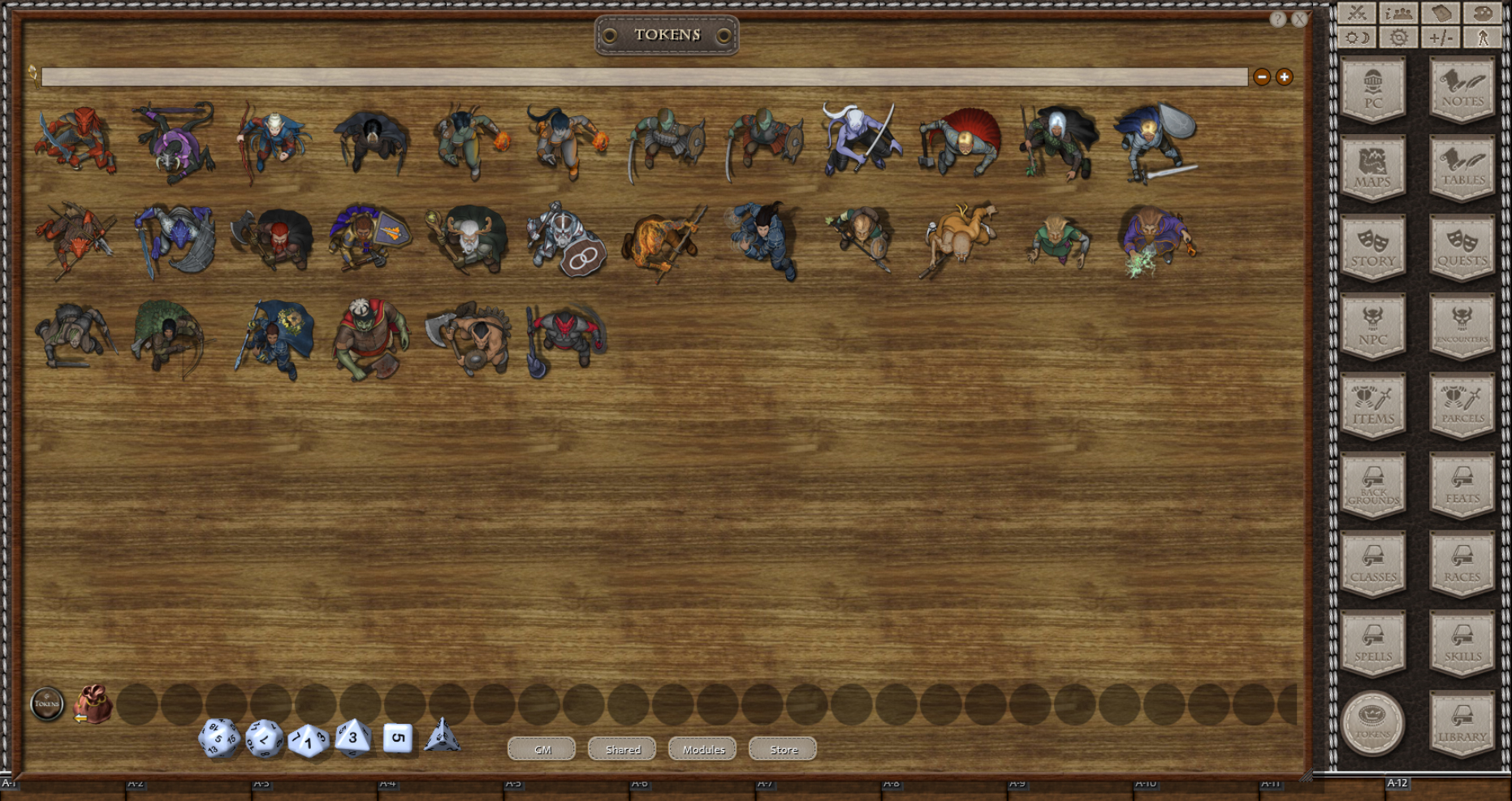Open the Party Sheet icon
1512x801 pixels.
(1398, 14)
